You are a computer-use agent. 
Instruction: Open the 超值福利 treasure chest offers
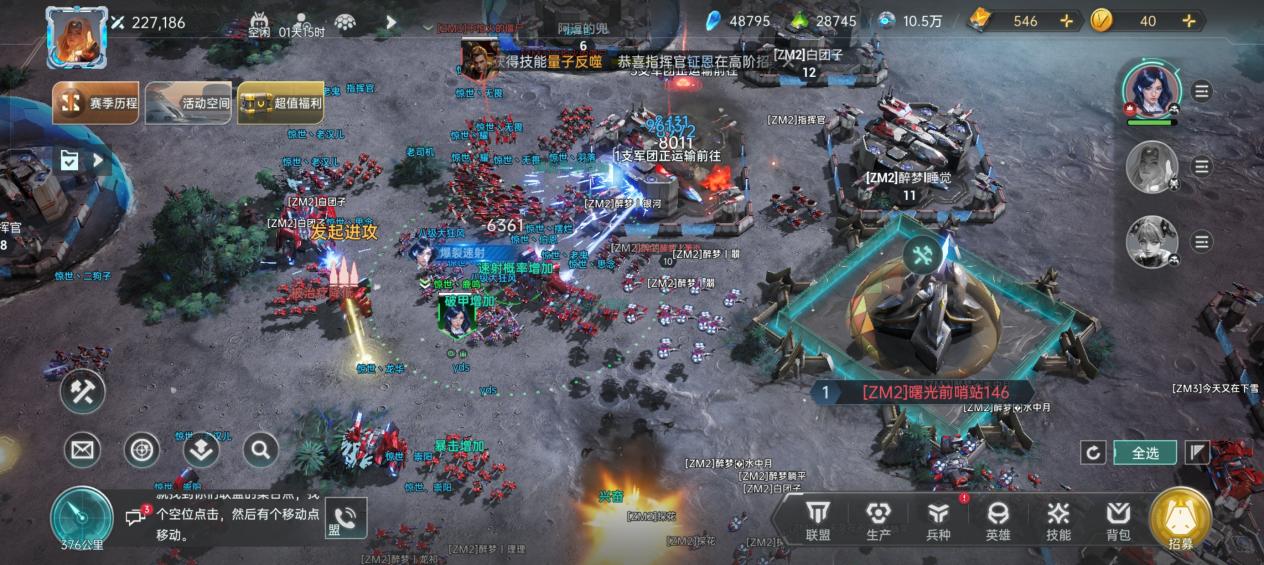click(281, 103)
